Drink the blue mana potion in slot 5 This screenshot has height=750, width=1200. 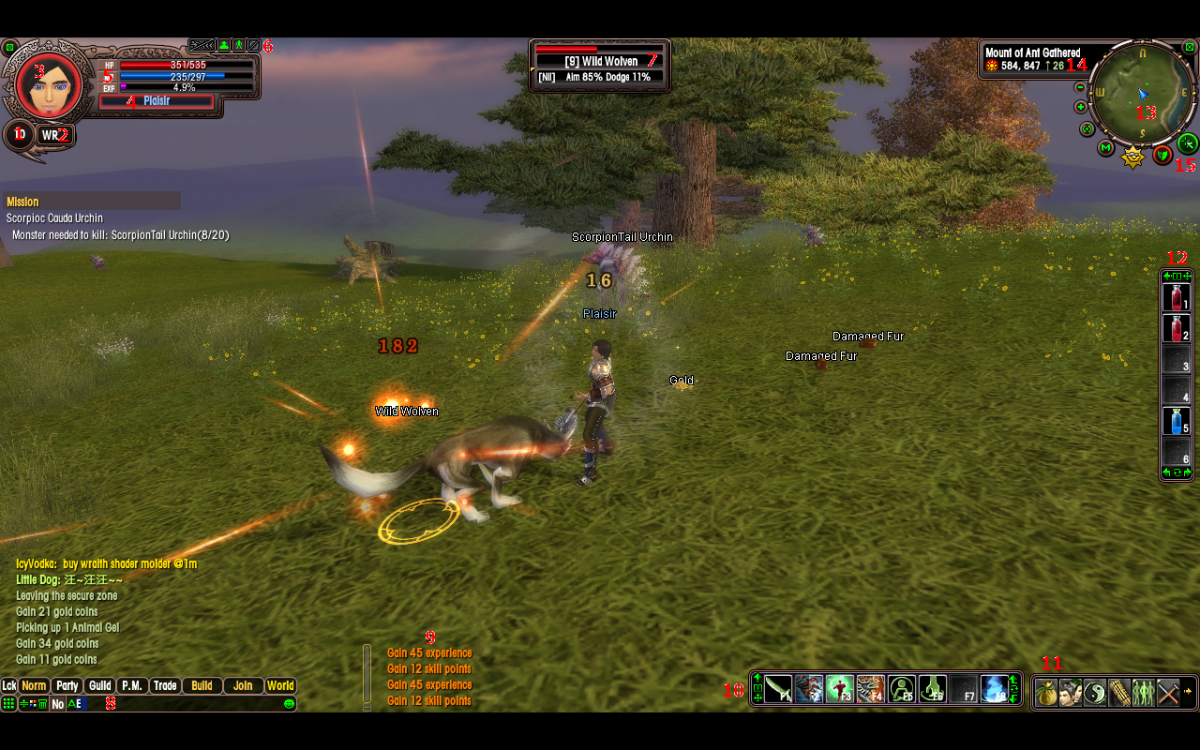[1175, 421]
